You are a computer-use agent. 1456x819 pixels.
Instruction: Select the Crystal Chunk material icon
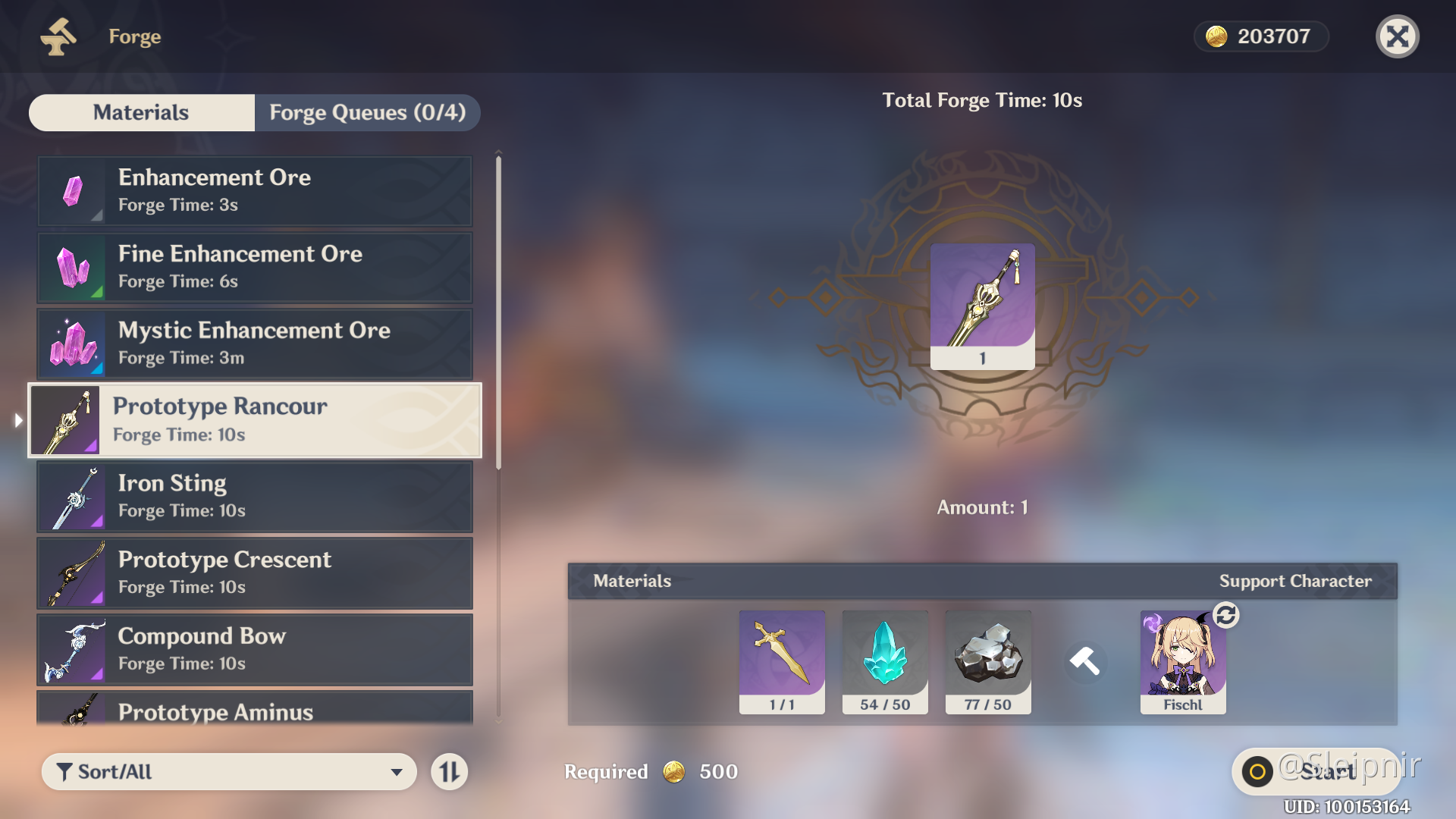point(884,658)
